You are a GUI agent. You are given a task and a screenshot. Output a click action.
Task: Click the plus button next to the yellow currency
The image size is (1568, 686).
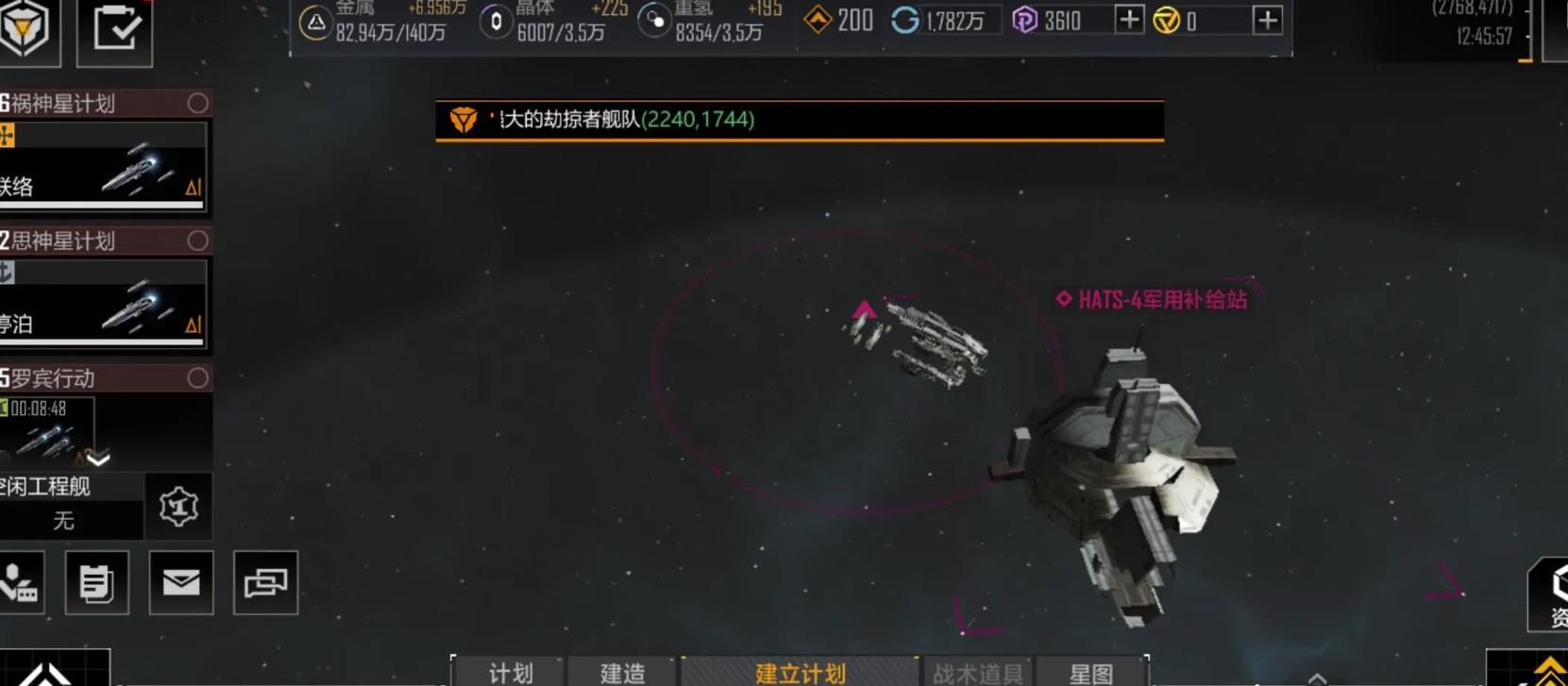[1268, 19]
